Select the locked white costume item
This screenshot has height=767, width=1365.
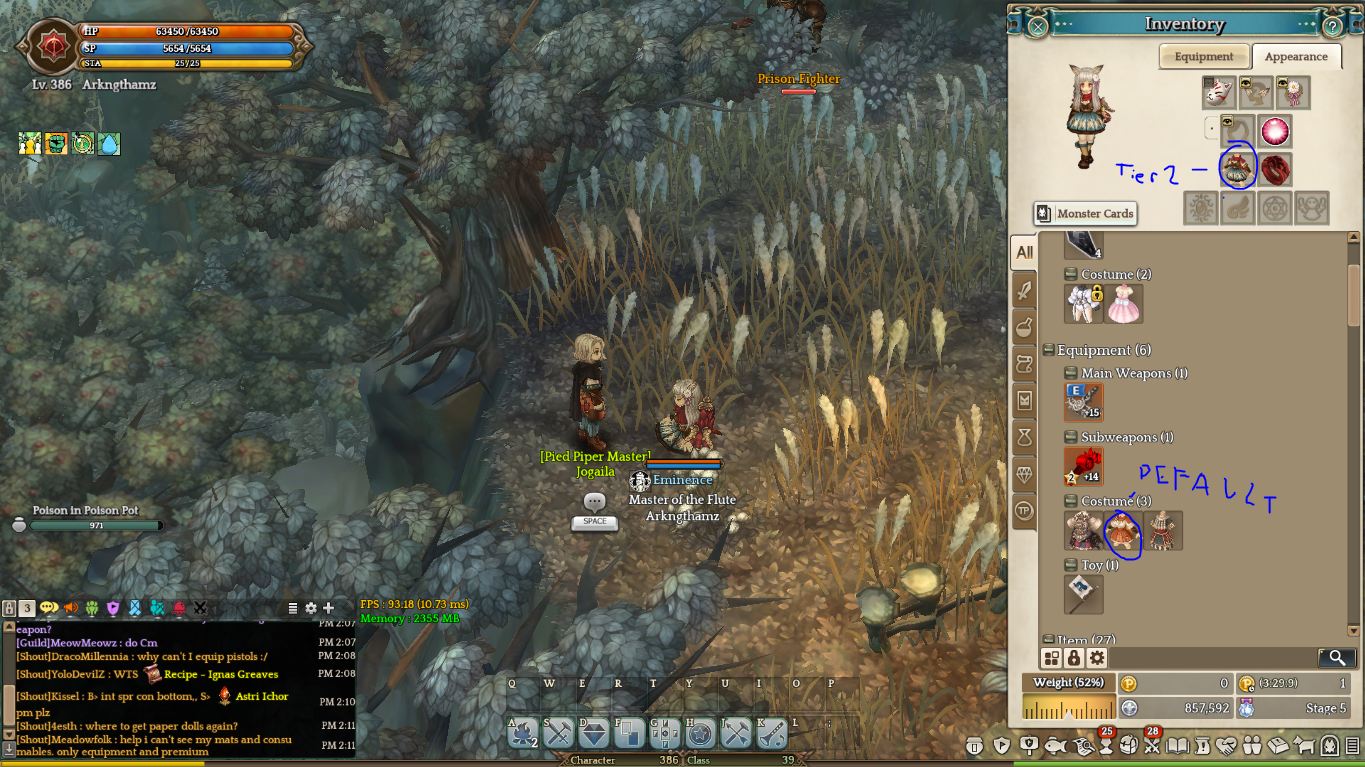1084,304
